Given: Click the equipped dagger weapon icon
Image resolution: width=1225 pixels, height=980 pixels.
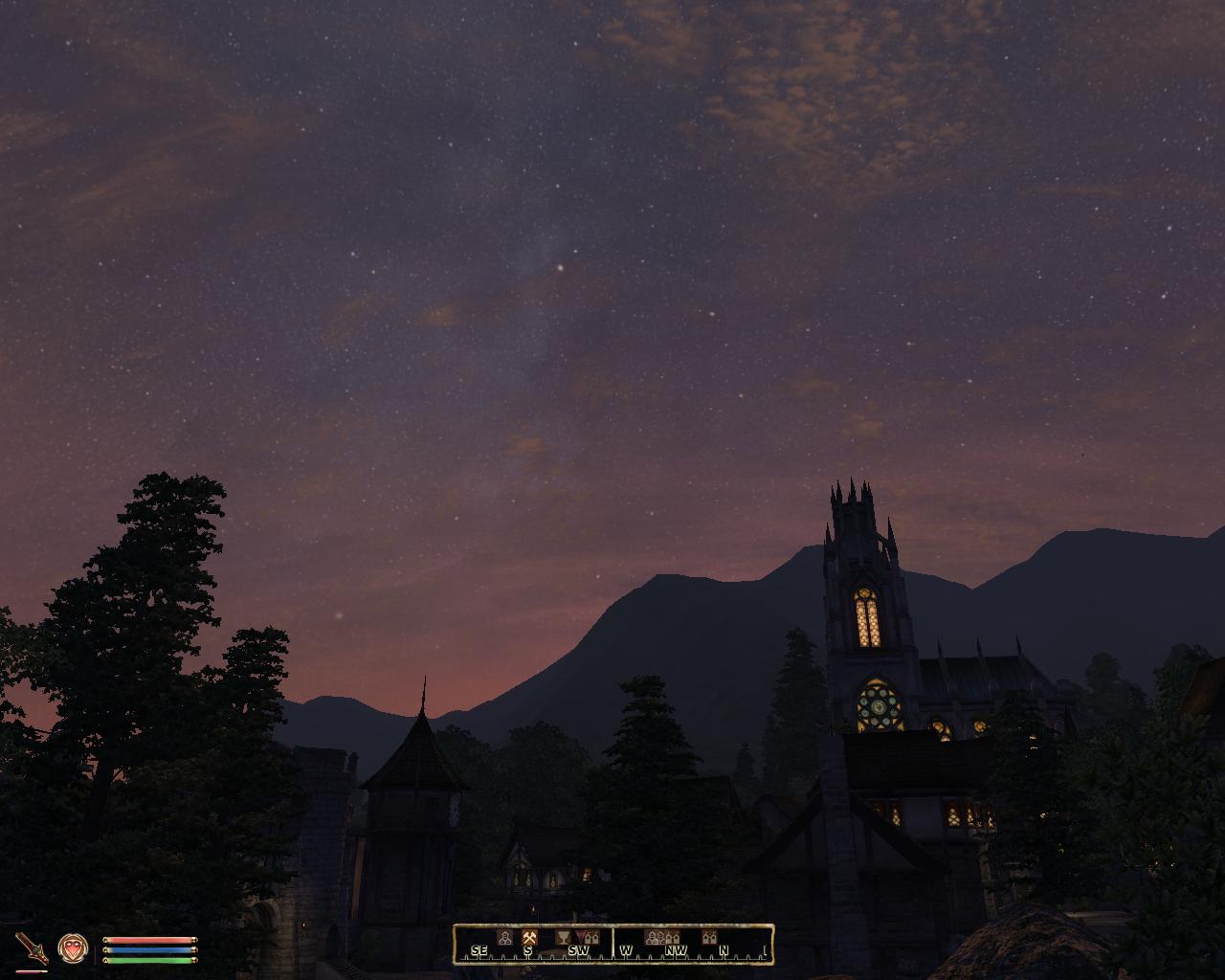Looking at the screenshot, I should click(33, 949).
